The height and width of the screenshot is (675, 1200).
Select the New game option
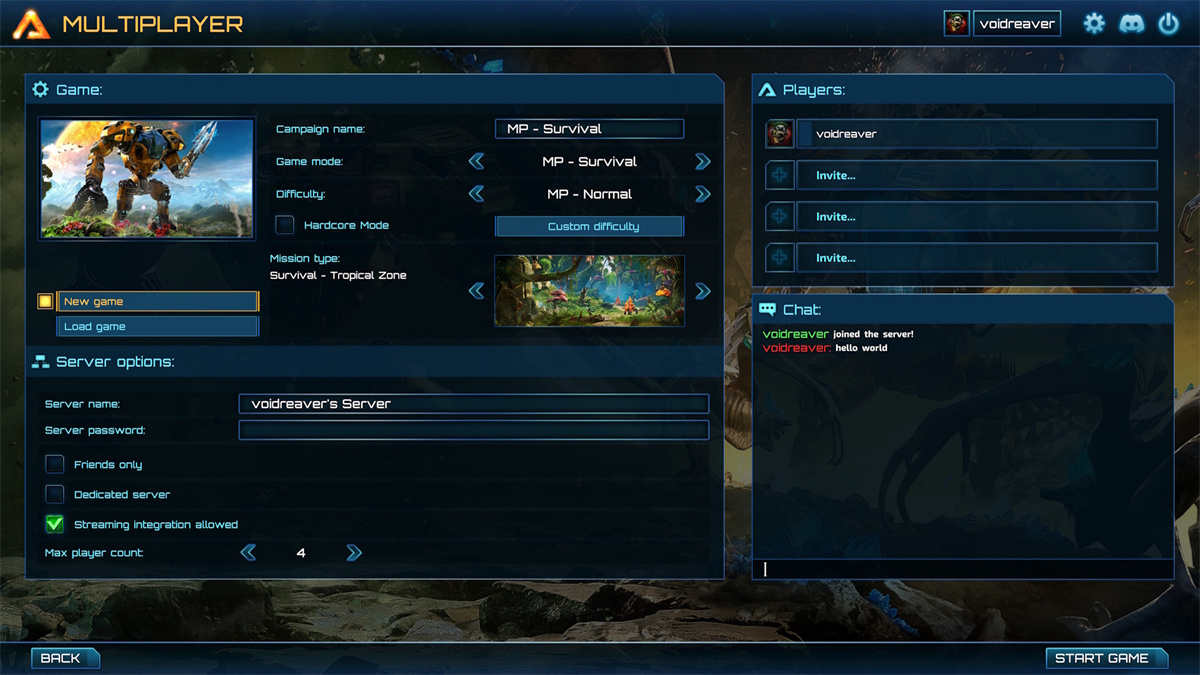click(x=157, y=301)
